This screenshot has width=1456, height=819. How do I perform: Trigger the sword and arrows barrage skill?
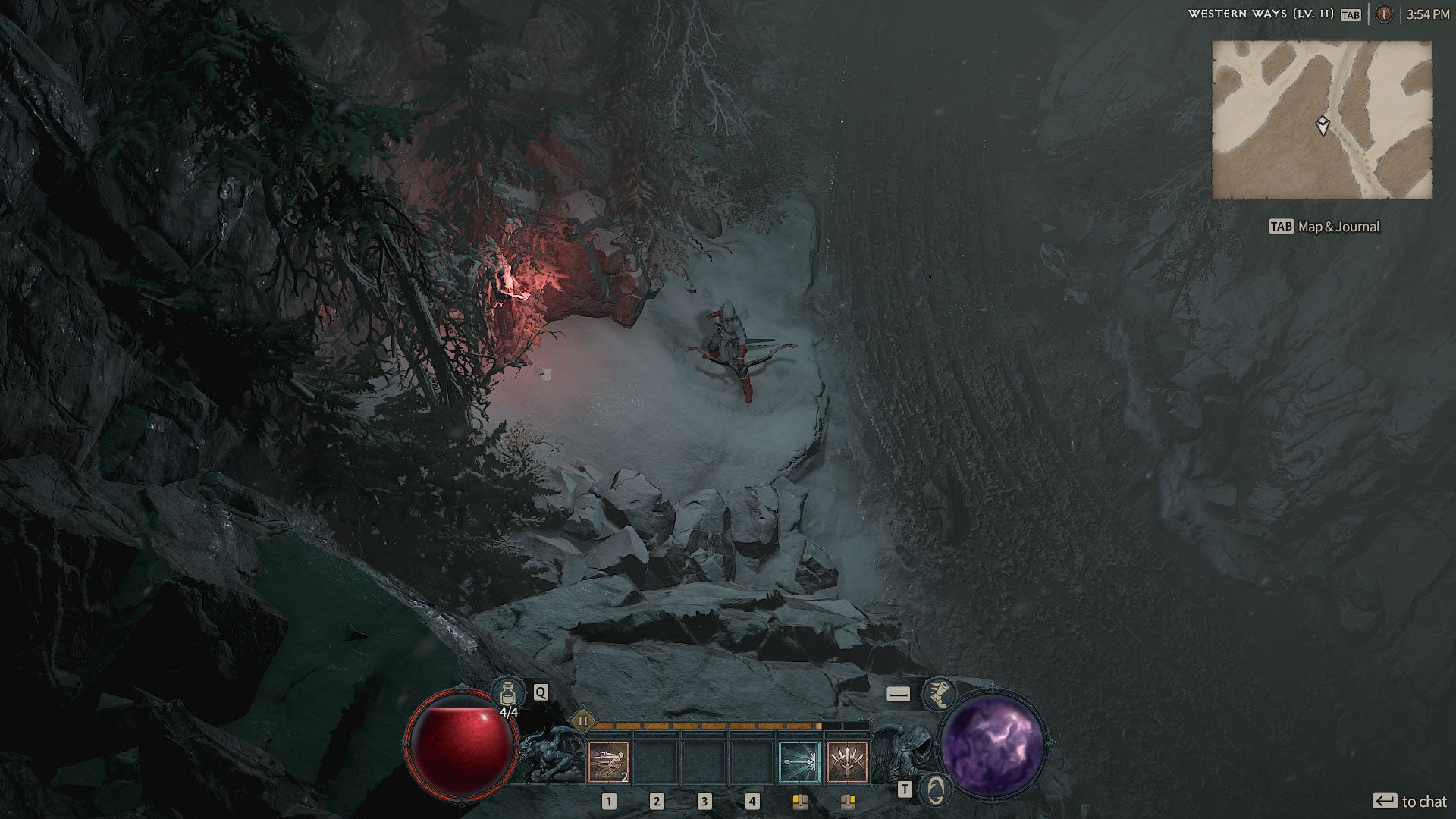847,761
